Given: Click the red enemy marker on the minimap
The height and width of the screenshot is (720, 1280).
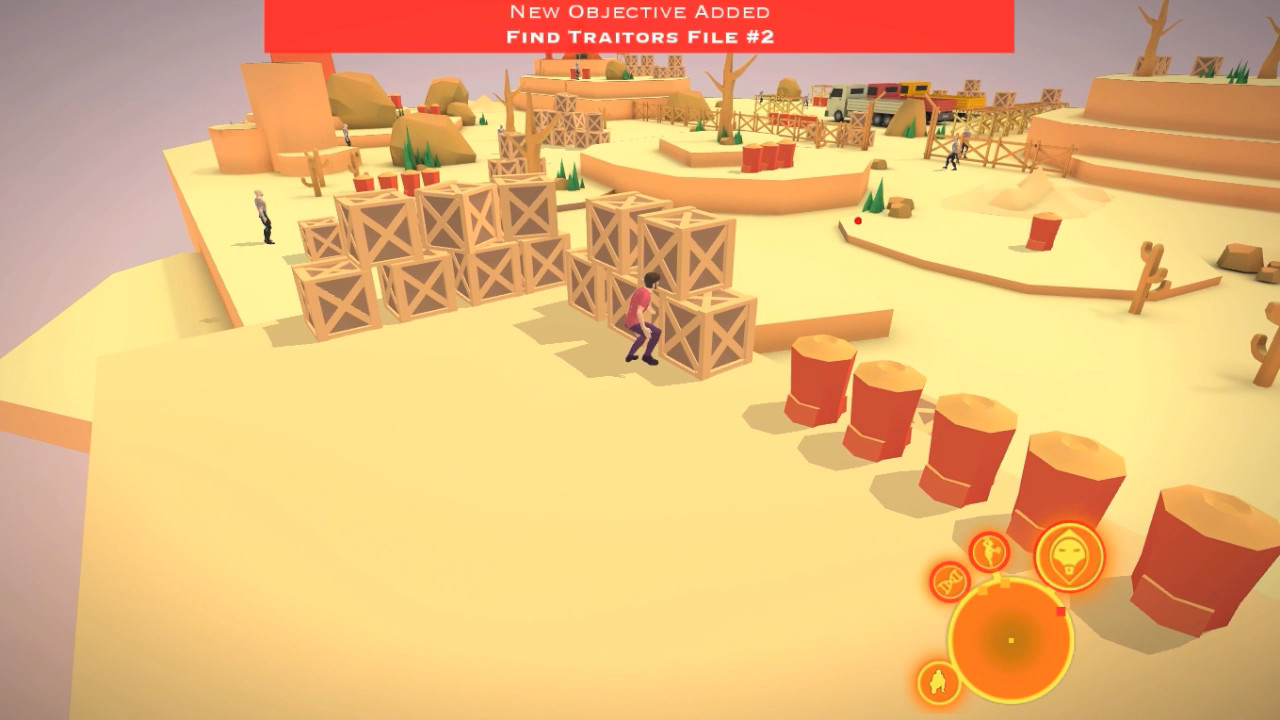Looking at the screenshot, I should 1060,612.
